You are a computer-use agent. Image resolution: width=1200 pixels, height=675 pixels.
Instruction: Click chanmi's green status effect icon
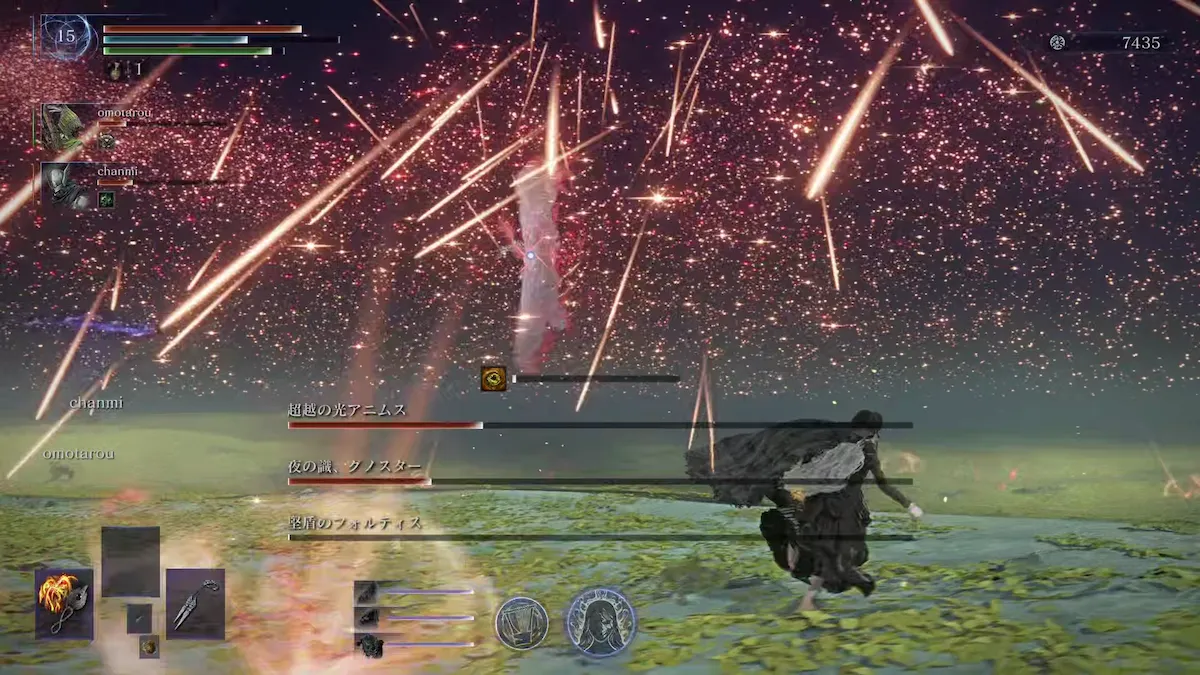[106, 199]
